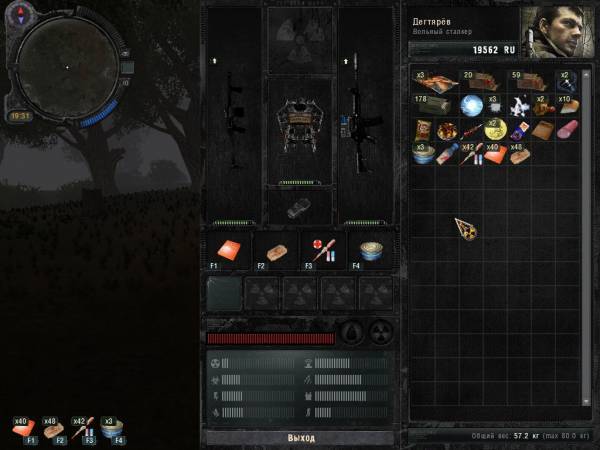Select the pink sausage item
Screen dimensions: 600x450
tap(567, 130)
